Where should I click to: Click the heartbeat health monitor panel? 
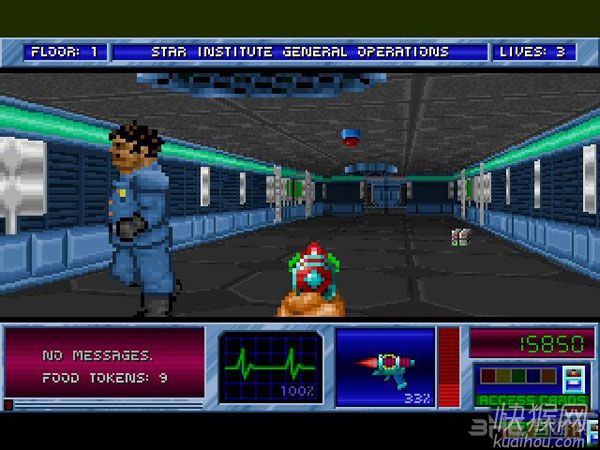[x=271, y=366]
